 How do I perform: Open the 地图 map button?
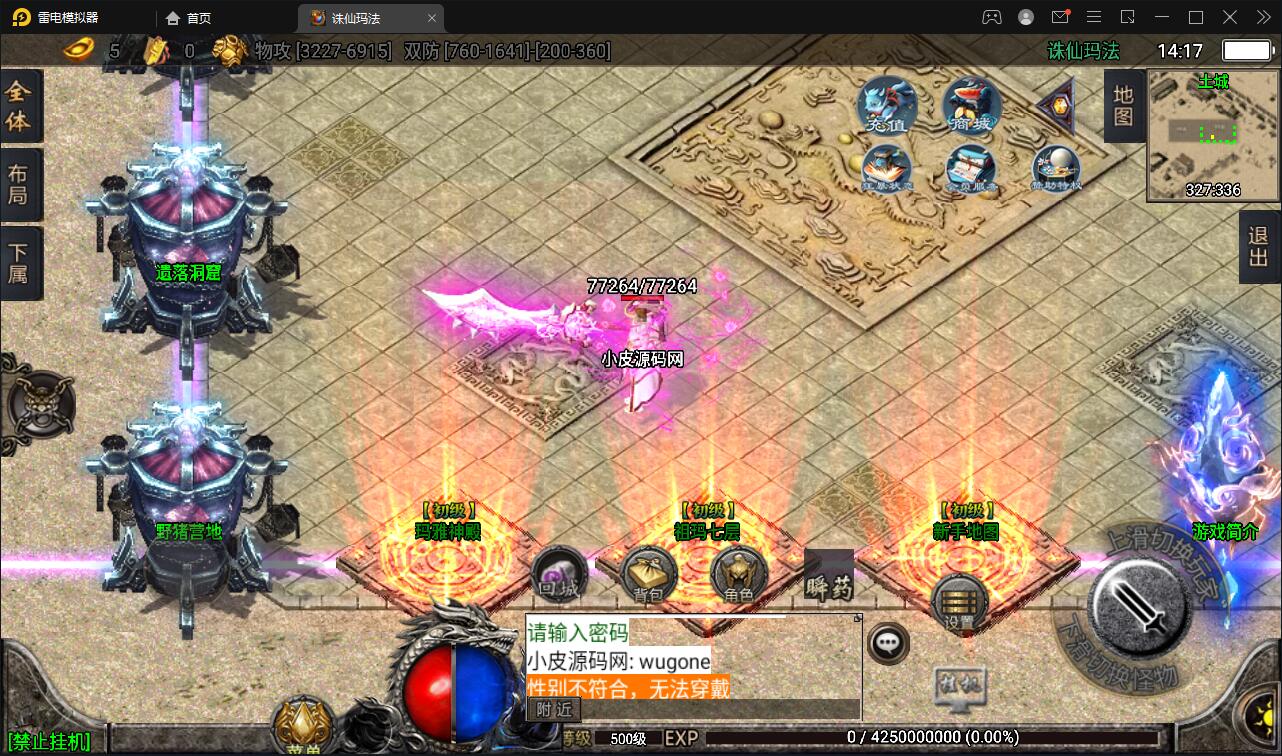coord(1123,105)
